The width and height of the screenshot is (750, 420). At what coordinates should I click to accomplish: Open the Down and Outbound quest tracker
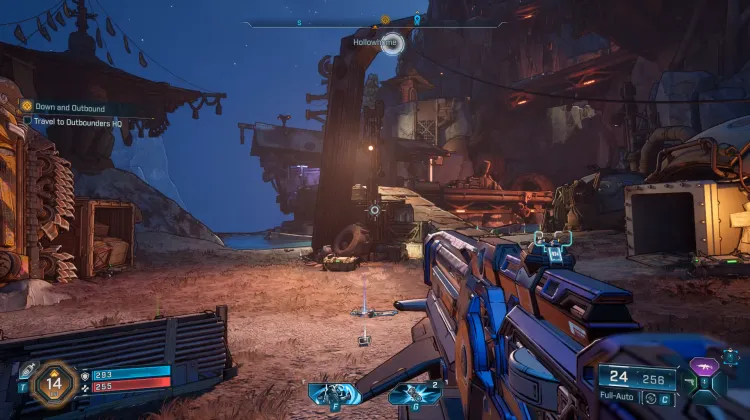coord(70,106)
